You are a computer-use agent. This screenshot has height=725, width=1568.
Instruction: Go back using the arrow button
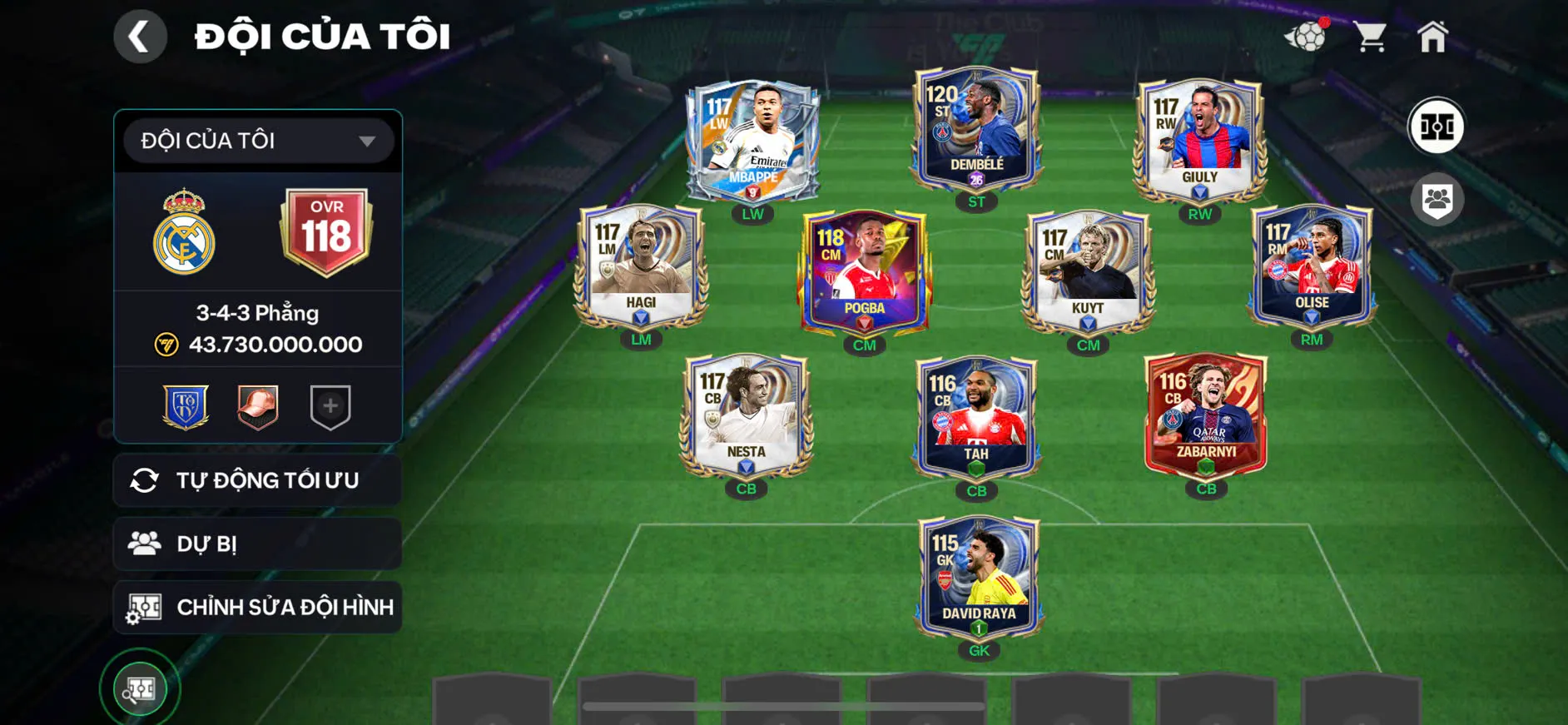140,37
